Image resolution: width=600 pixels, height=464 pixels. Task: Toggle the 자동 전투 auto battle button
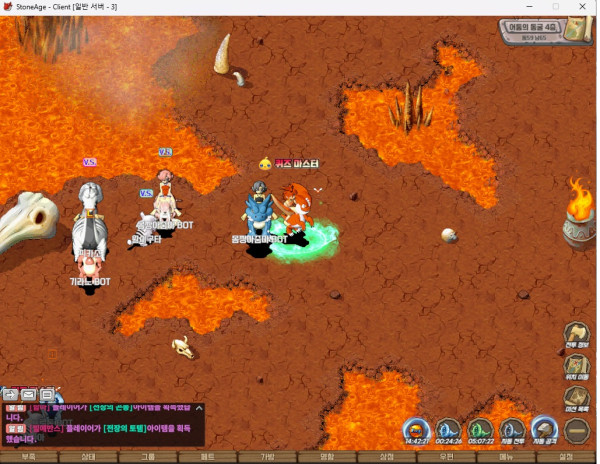click(x=511, y=430)
